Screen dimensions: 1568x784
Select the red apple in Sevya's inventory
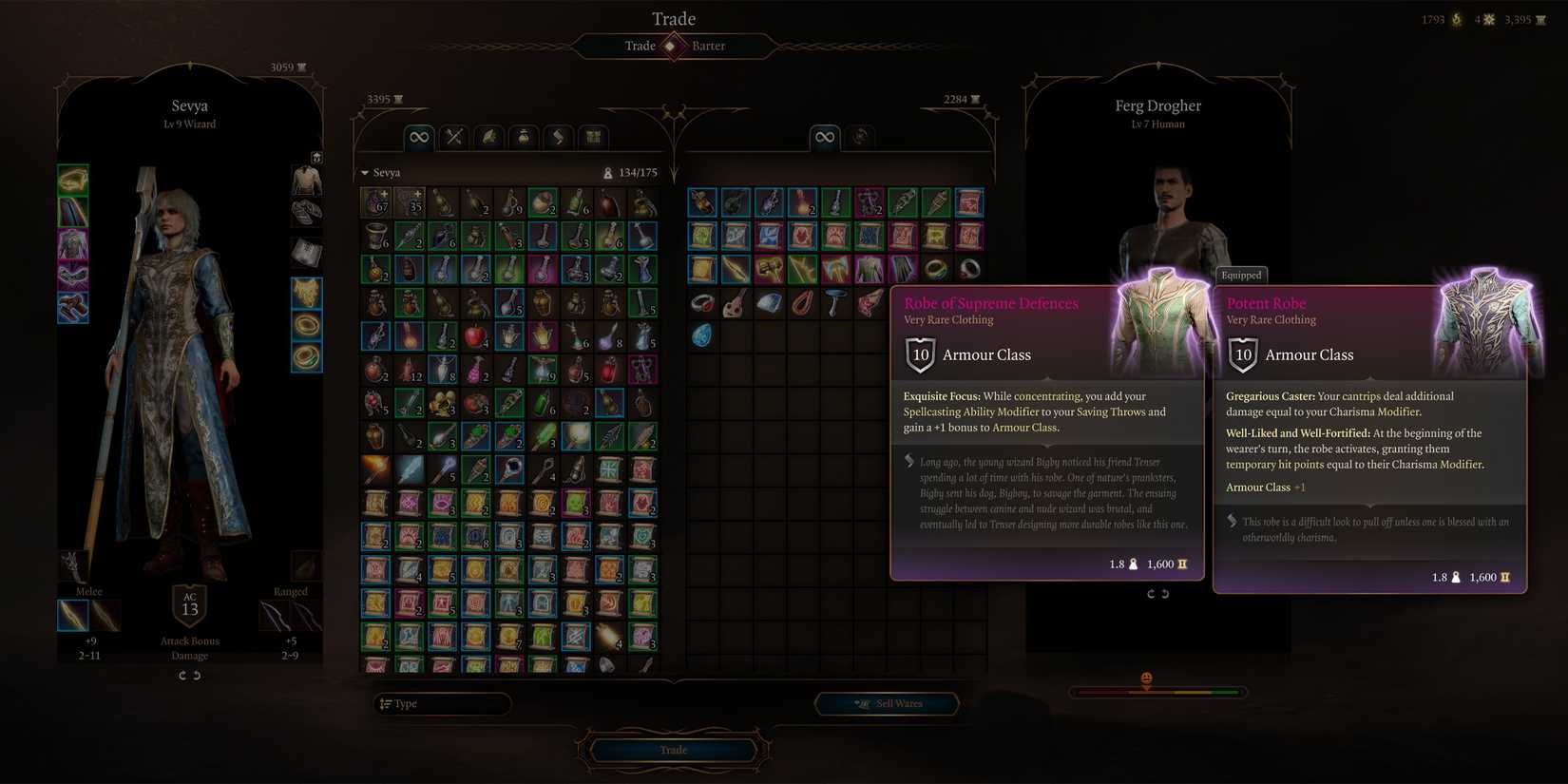pos(475,335)
